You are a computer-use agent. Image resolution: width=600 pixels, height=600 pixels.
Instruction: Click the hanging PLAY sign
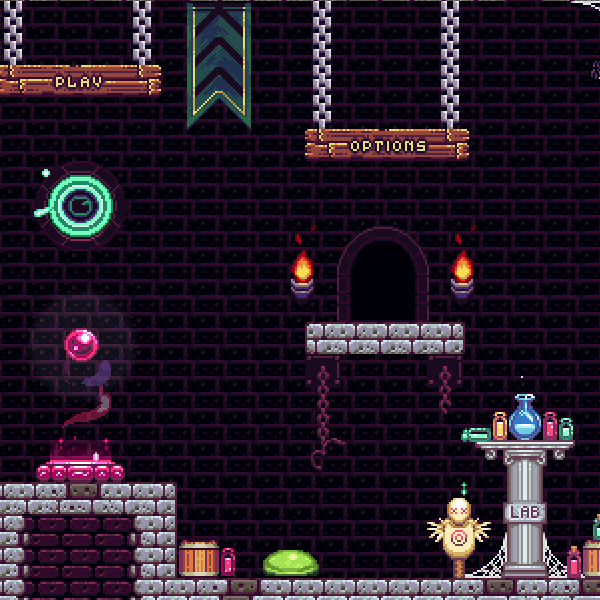pyautogui.click(x=79, y=81)
